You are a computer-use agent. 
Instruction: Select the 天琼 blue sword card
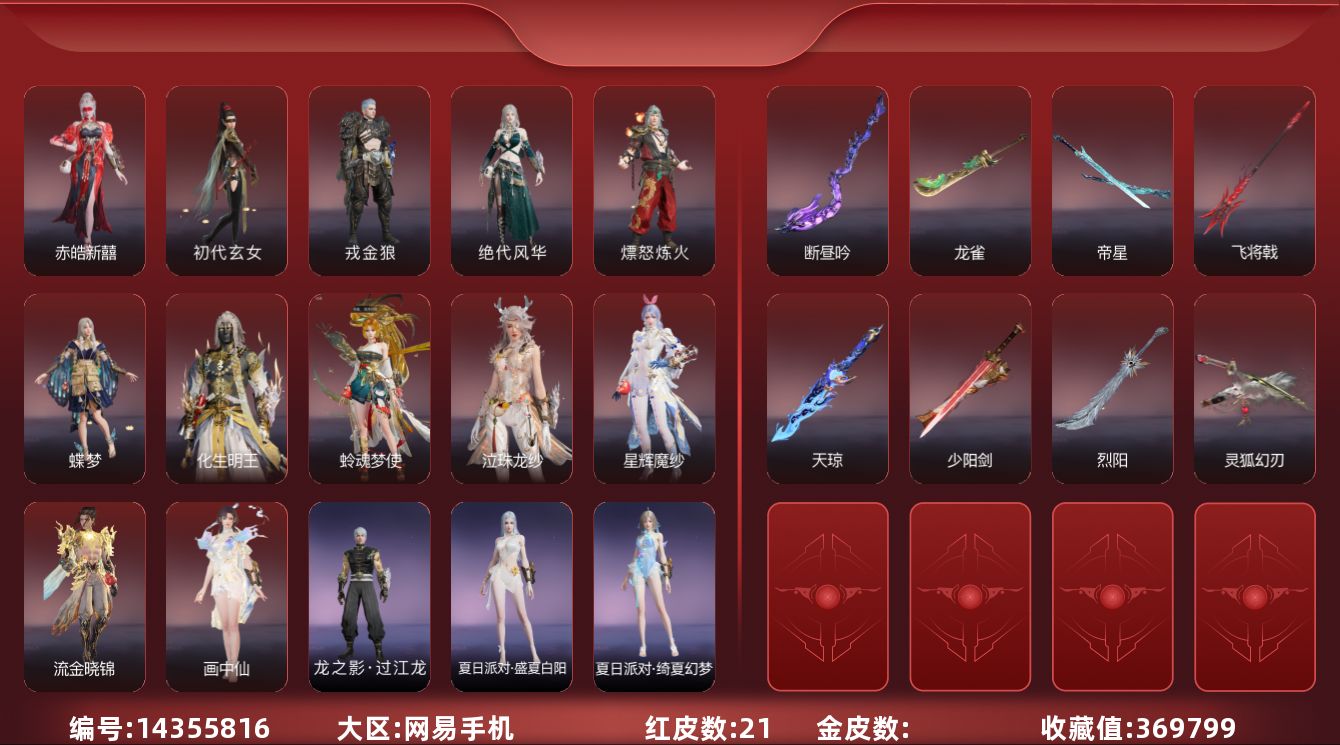point(827,388)
